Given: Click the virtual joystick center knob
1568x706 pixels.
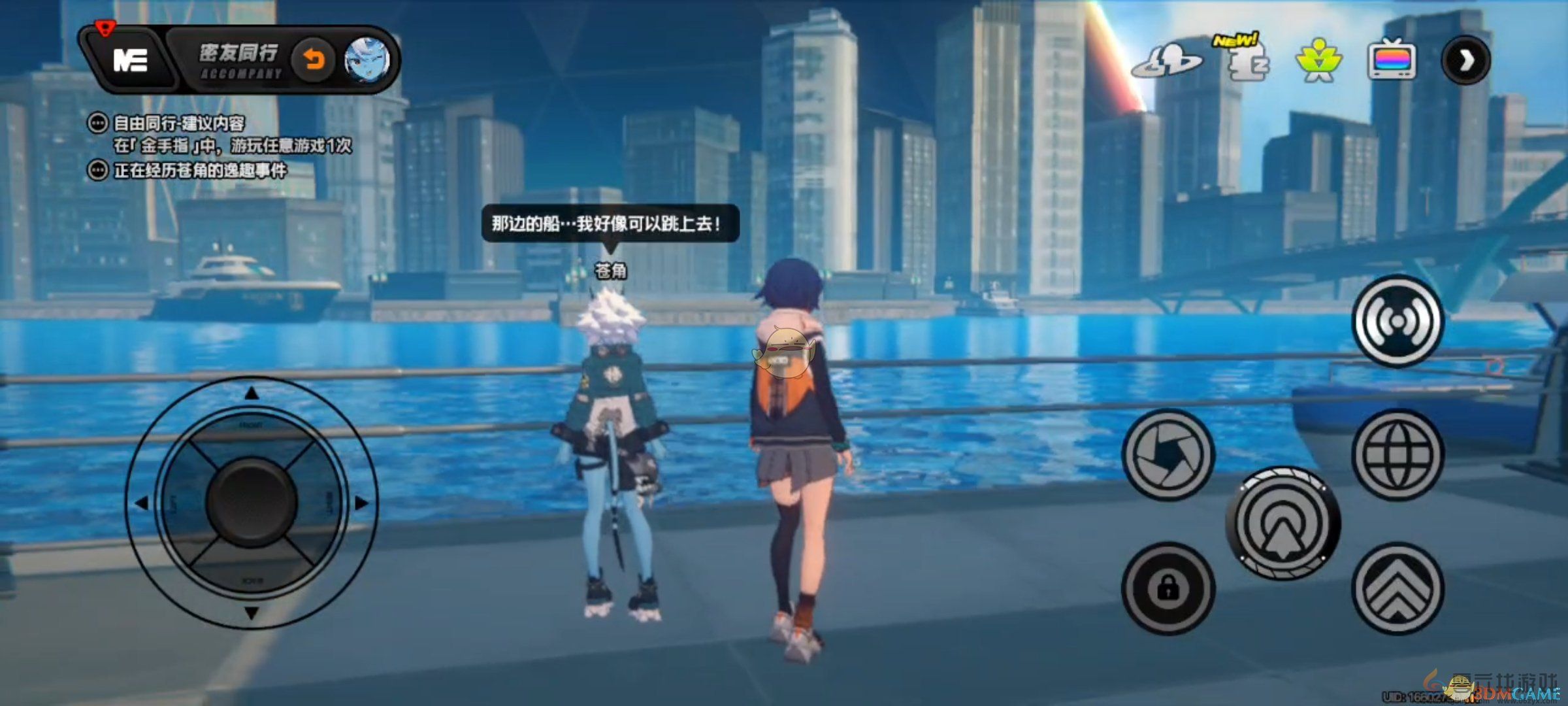Looking at the screenshot, I should pos(252,502).
